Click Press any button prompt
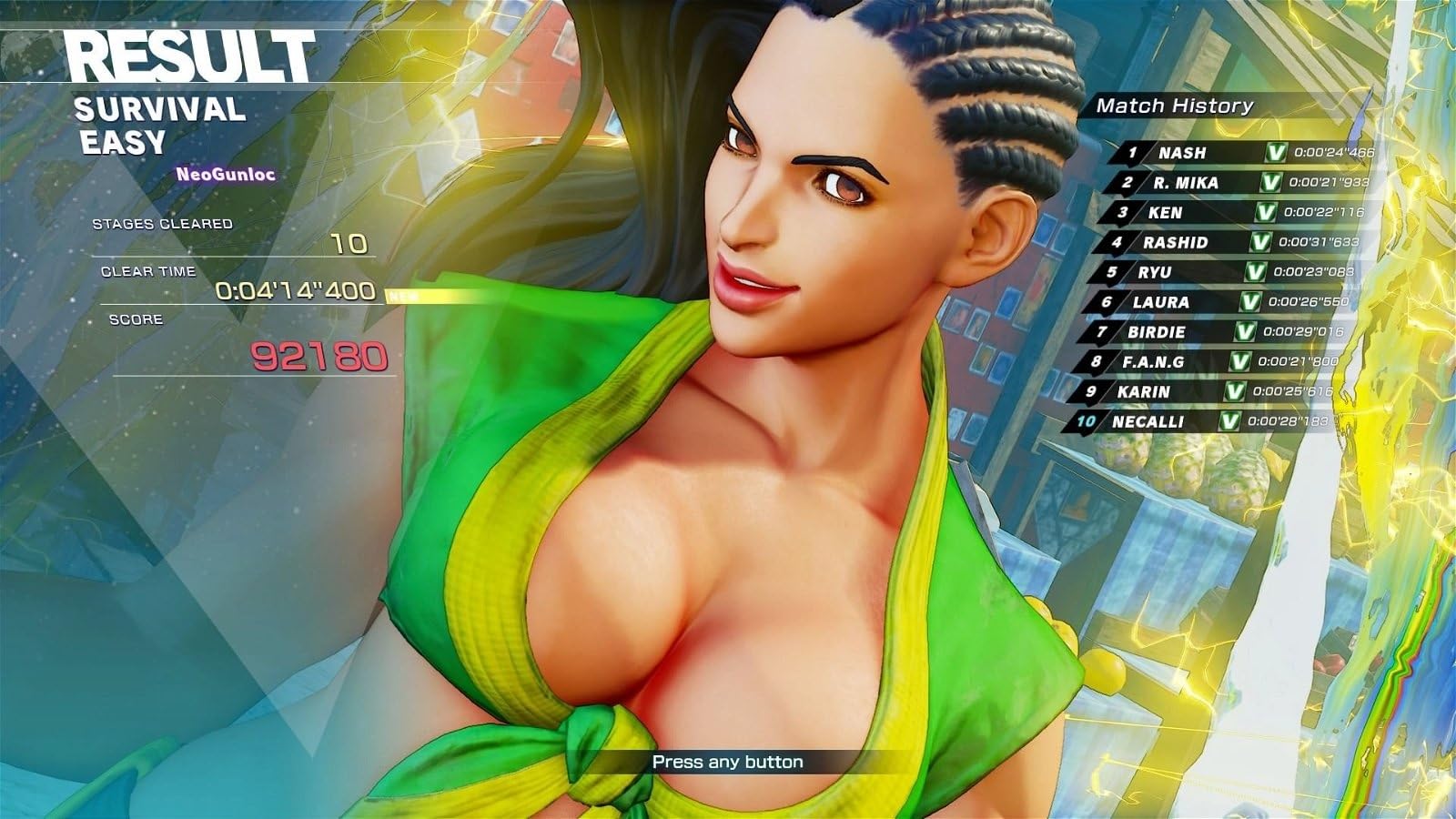Image resolution: width=1456 pixels, height=819 pixels. [728, 762]
